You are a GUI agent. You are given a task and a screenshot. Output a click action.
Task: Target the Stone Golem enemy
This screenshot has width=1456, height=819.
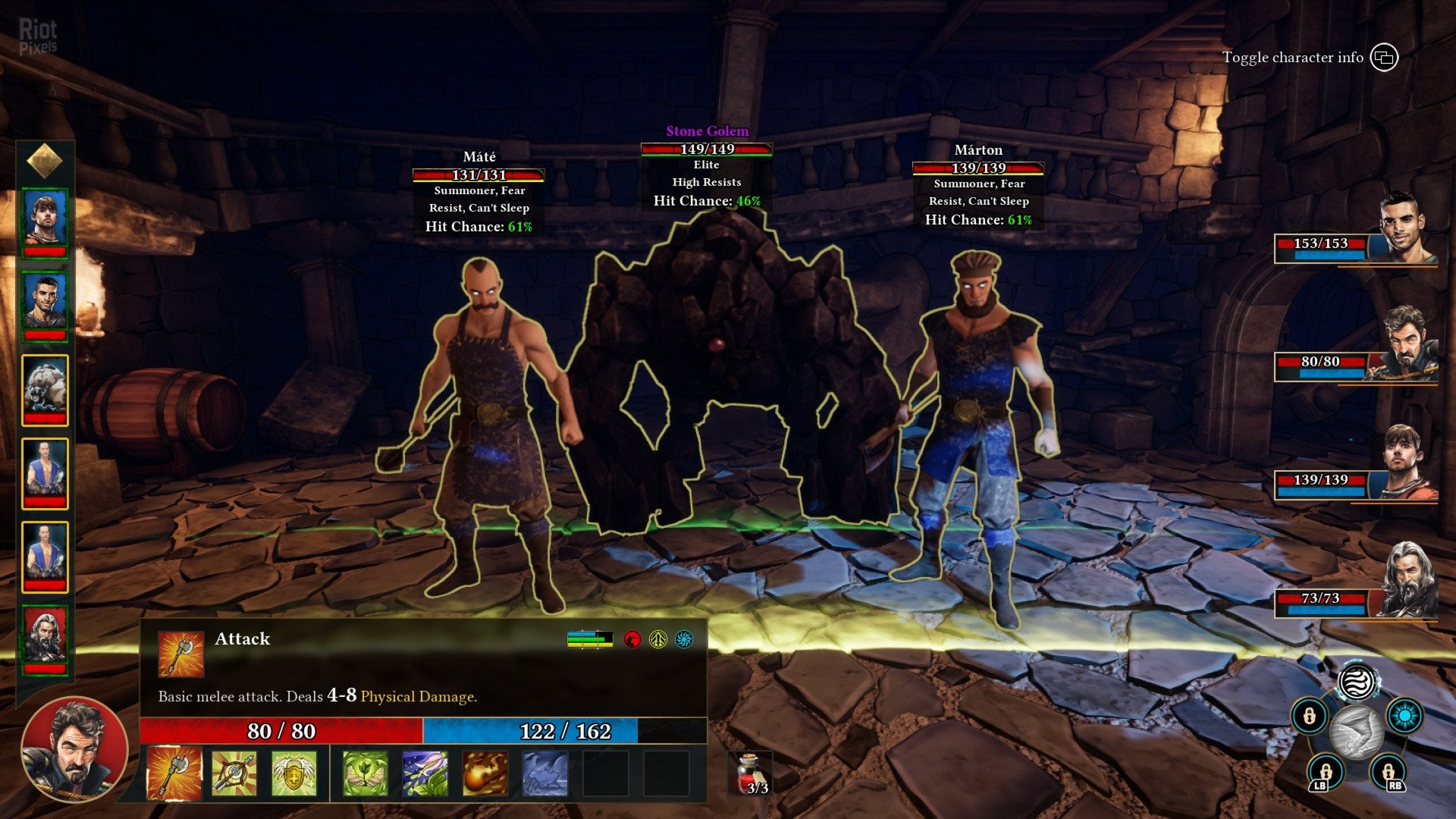coord(720,364)
